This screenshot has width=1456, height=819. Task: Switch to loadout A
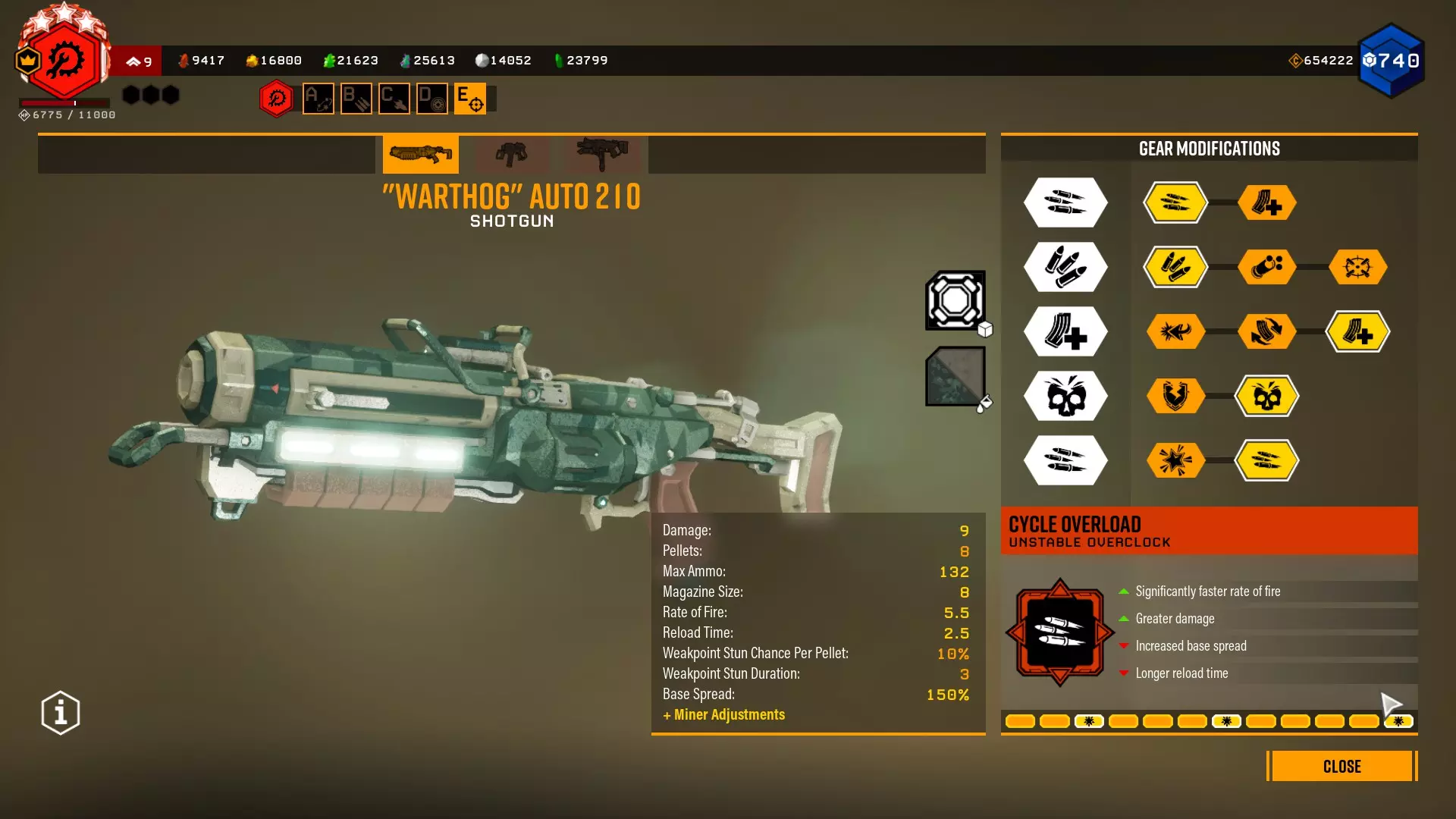tap(318, 99)
